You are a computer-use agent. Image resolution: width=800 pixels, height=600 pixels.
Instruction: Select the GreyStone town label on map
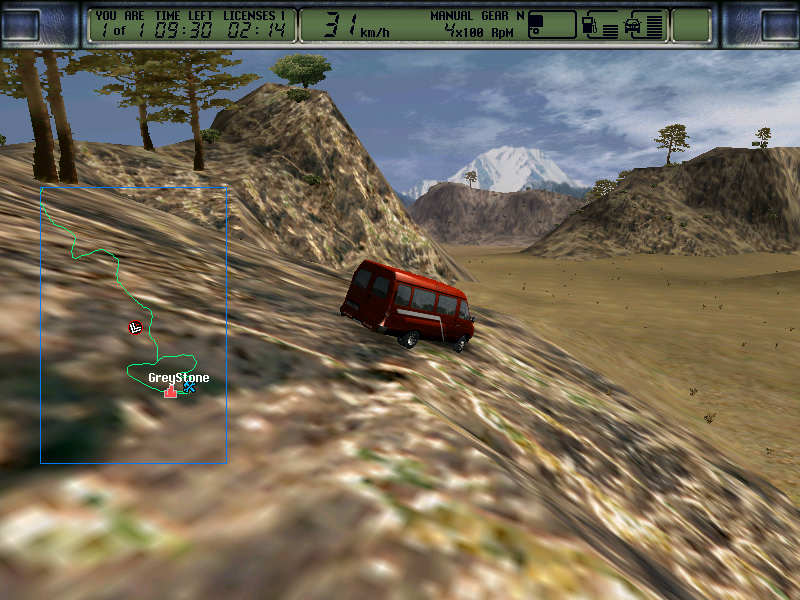tap(178, 378)
